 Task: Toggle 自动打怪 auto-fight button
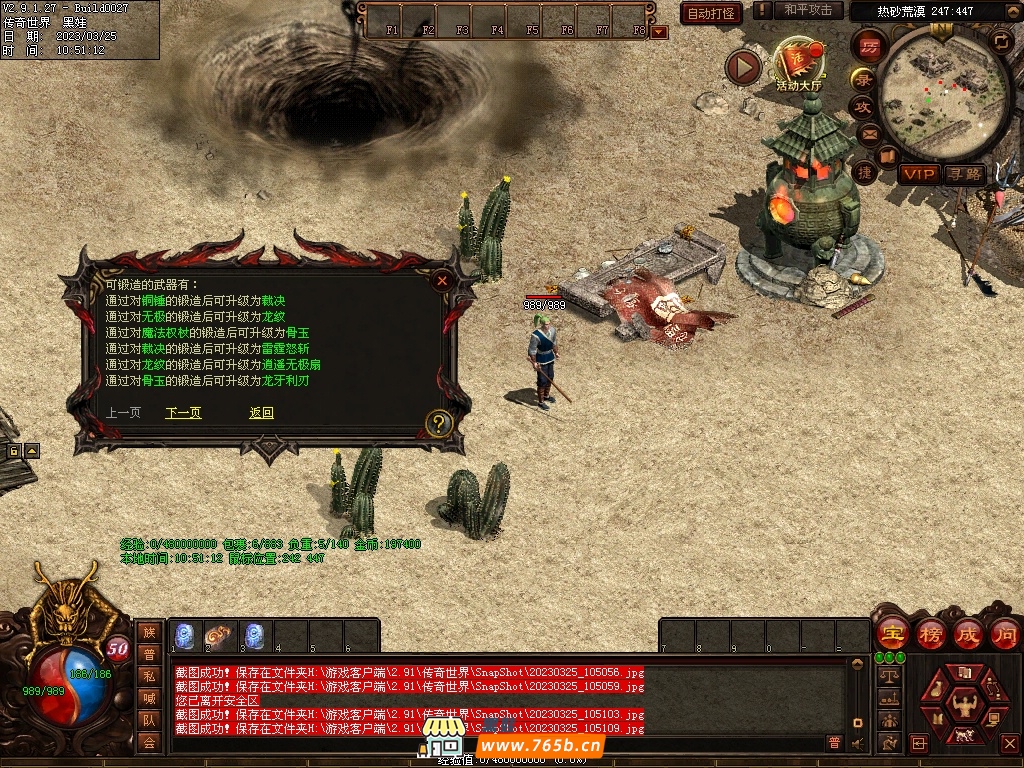click(x=711, y=13)
